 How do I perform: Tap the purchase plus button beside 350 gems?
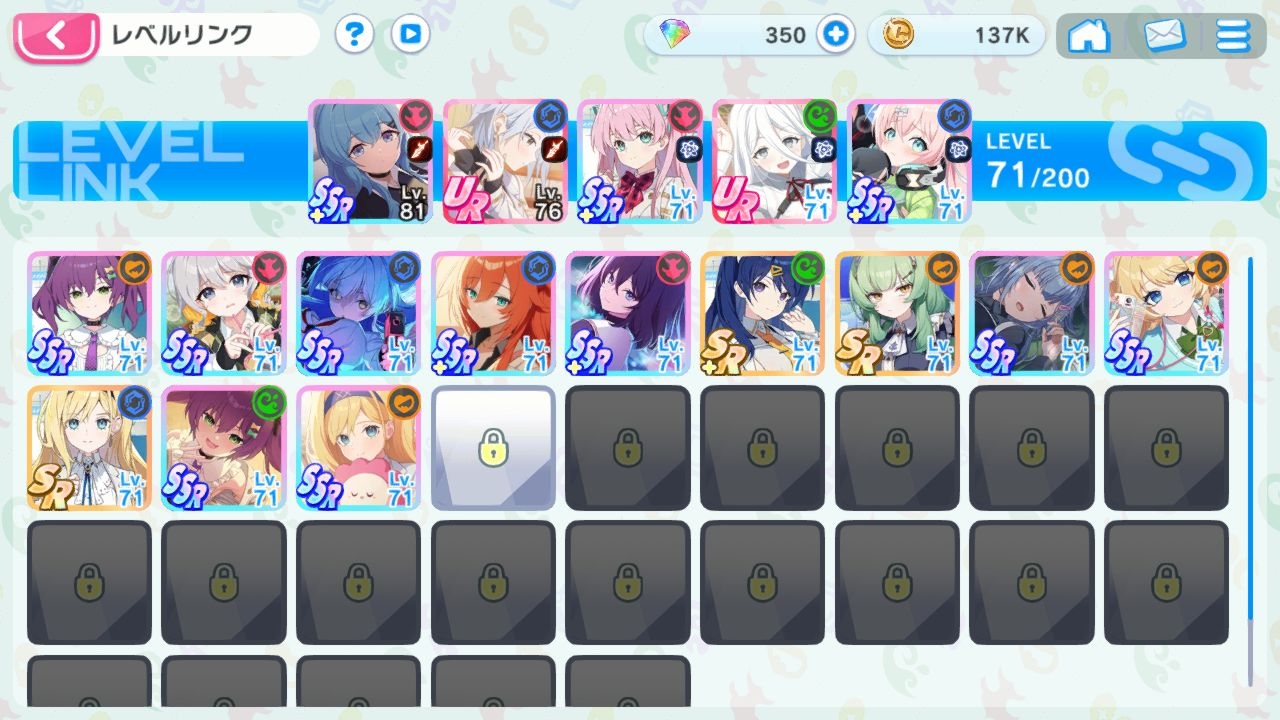pos(835,35)
